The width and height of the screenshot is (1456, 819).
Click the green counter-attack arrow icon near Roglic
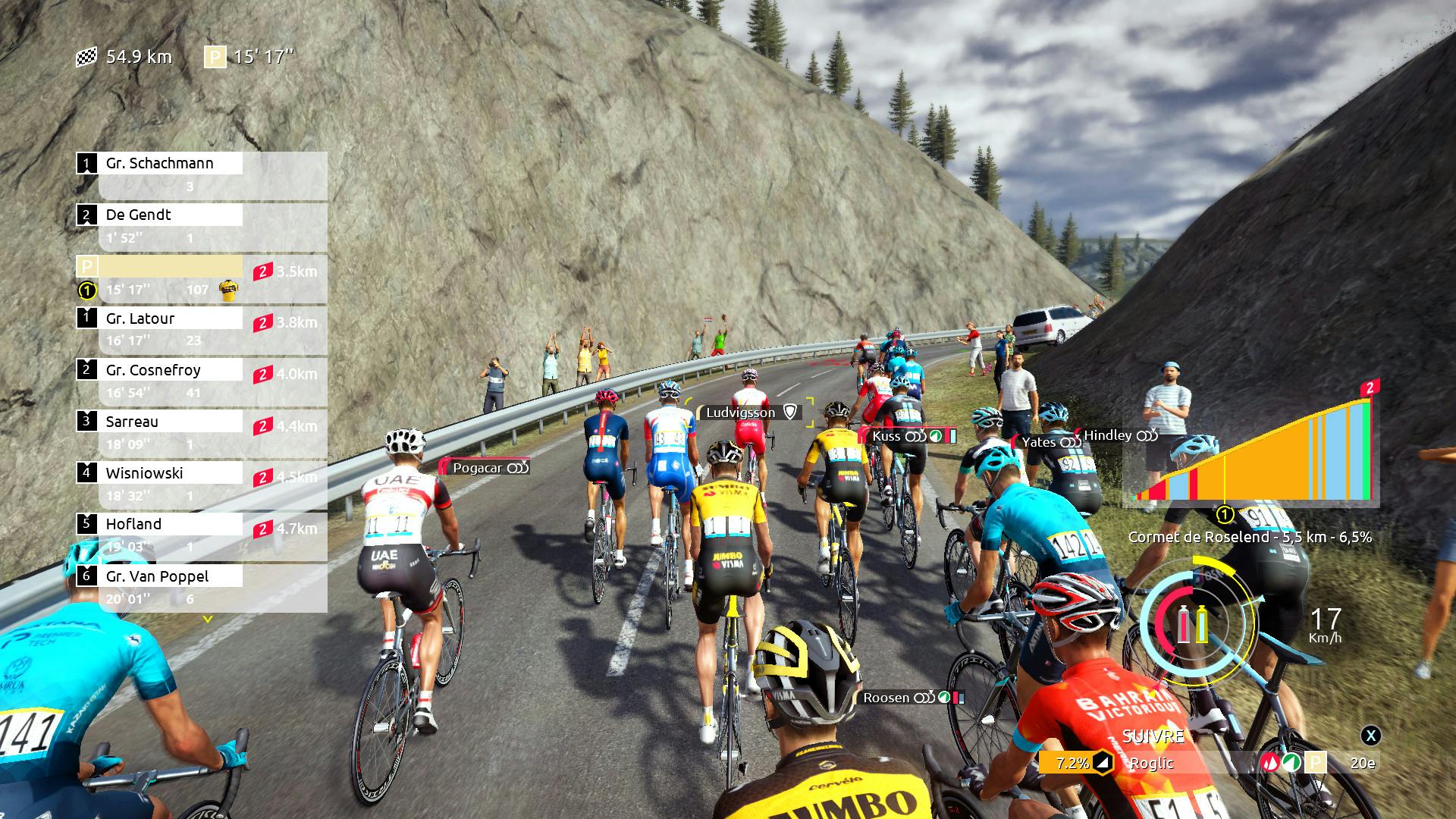pos(1291,762)
